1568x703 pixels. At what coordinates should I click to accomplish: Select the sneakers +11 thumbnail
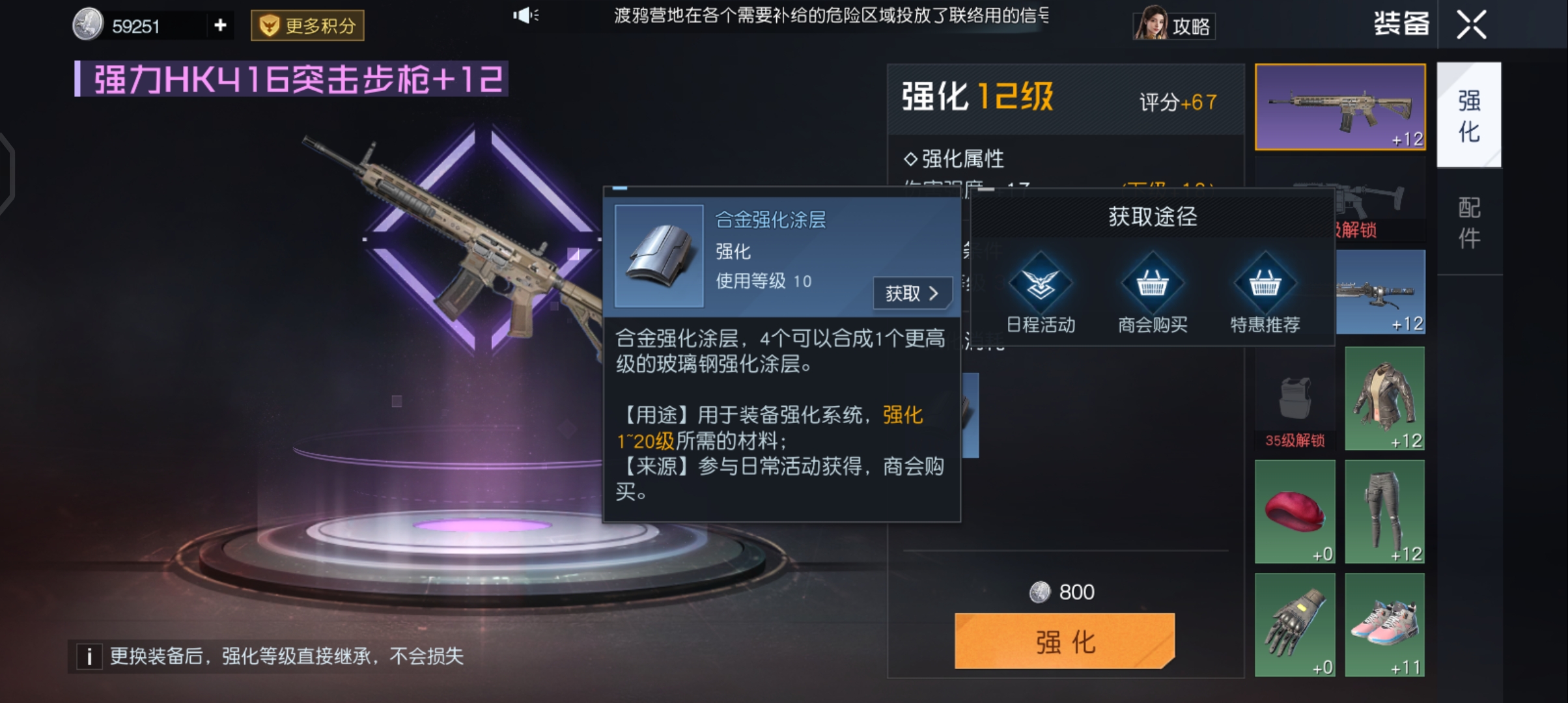coord(1384,625)
